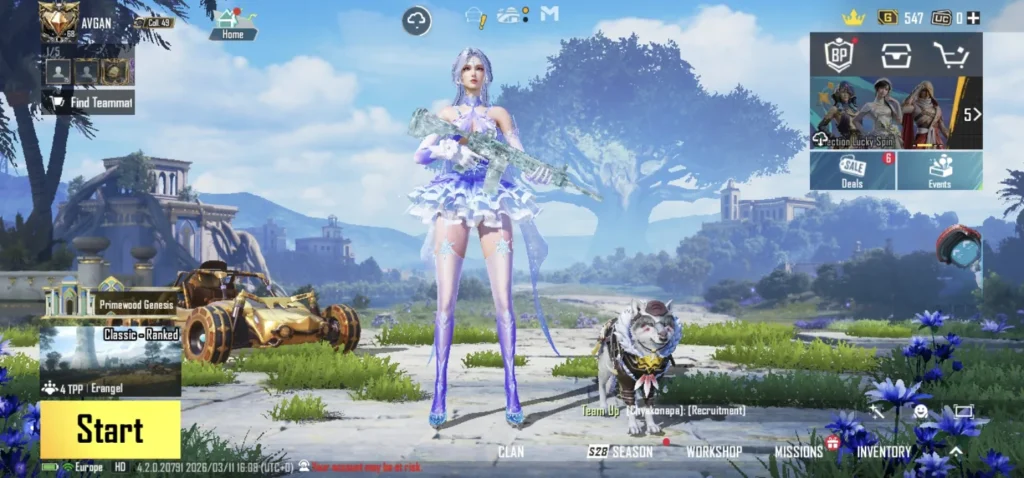Start the match with the yellow button
The width and height of the screenshot is (1024, 478).
110,430
